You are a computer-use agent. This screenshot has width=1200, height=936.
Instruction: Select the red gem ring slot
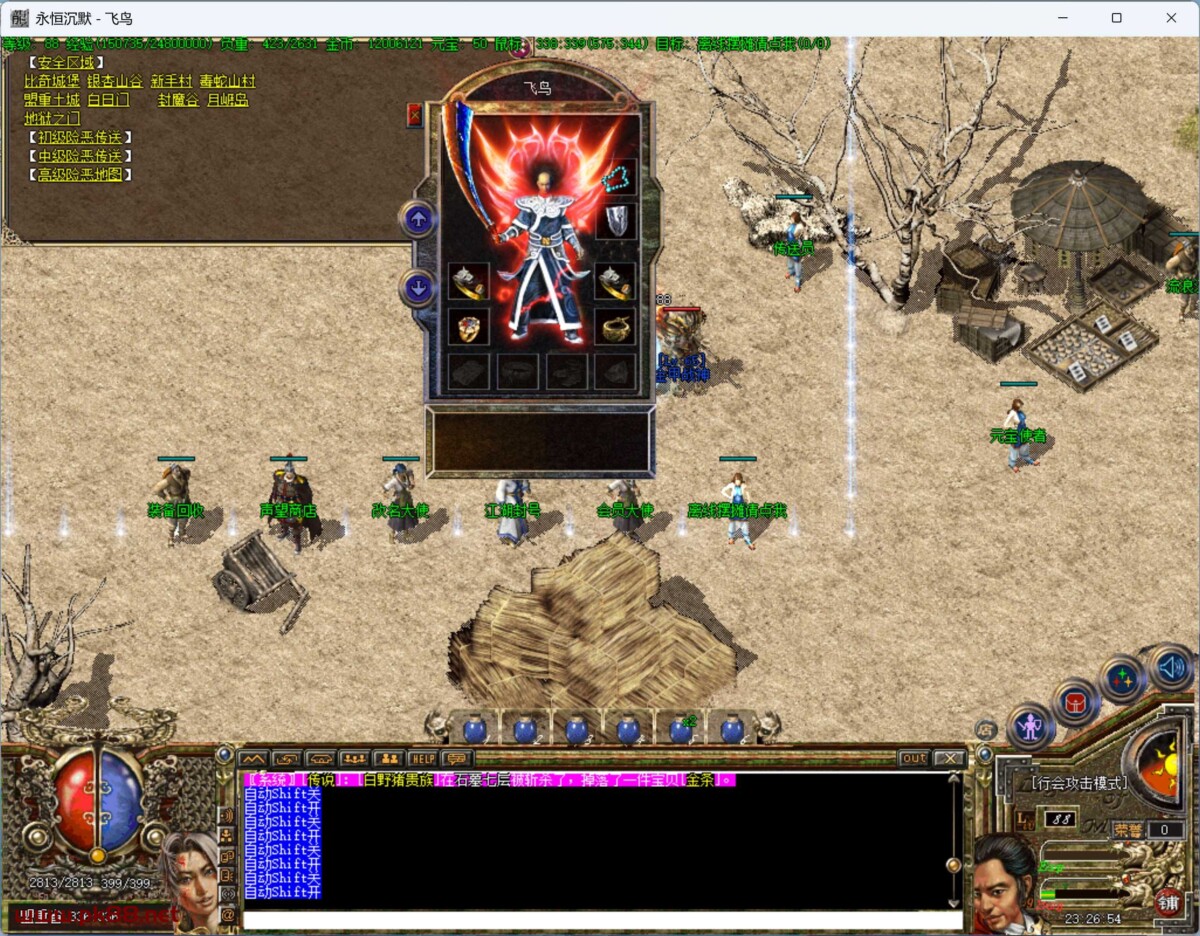(468, 327)
